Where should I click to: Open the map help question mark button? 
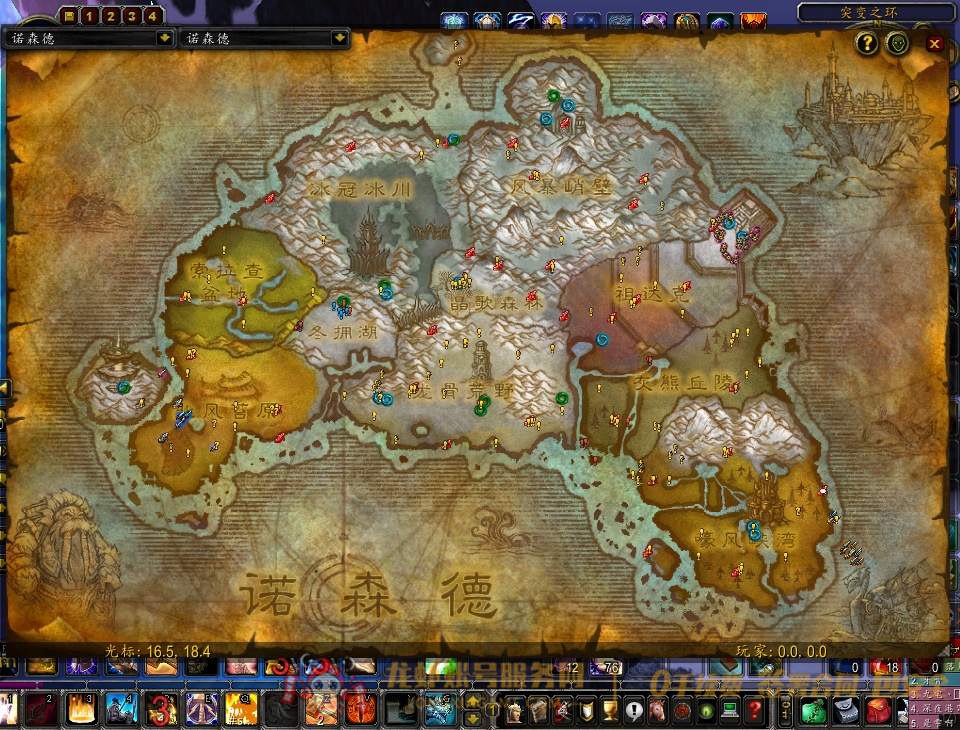866,43
